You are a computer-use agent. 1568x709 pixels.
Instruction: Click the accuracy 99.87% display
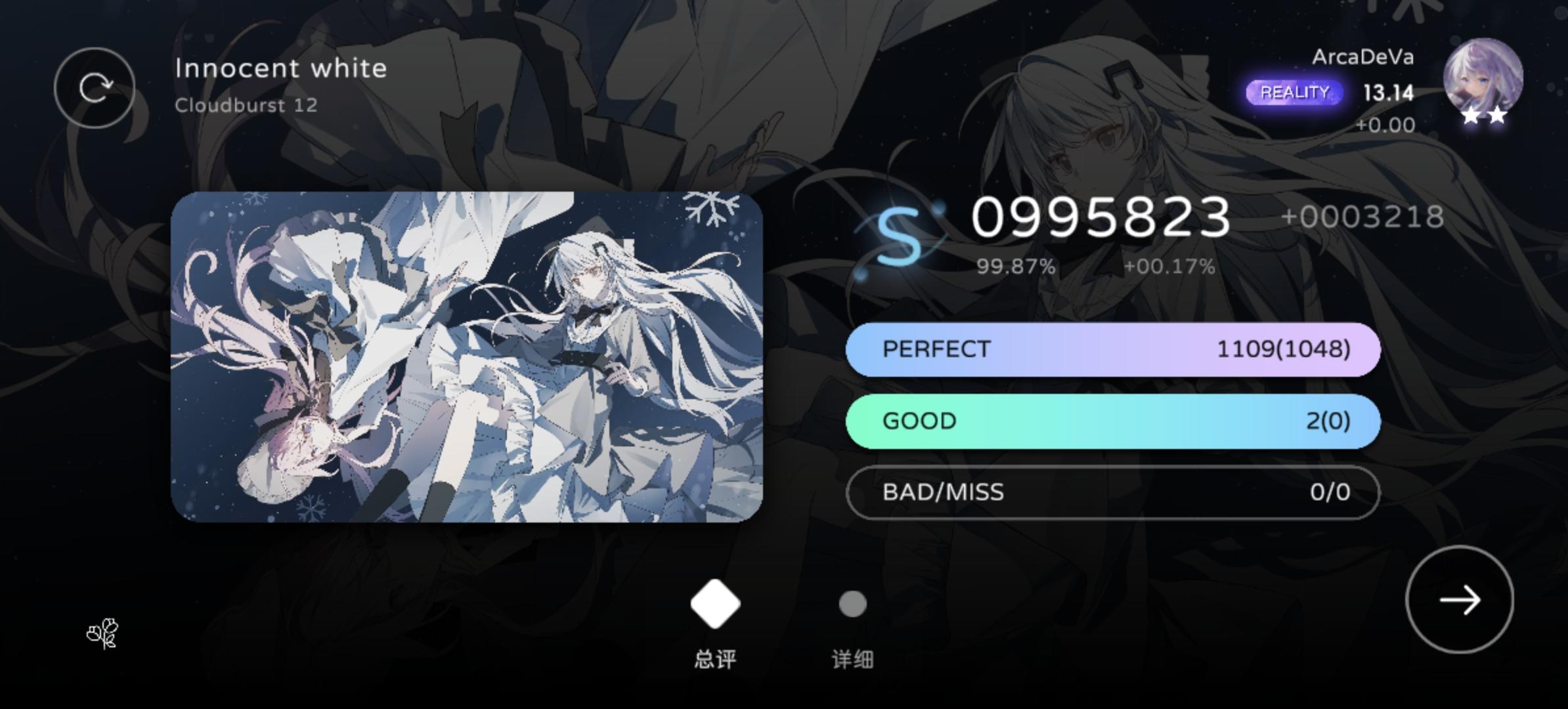pos(1016,267)
